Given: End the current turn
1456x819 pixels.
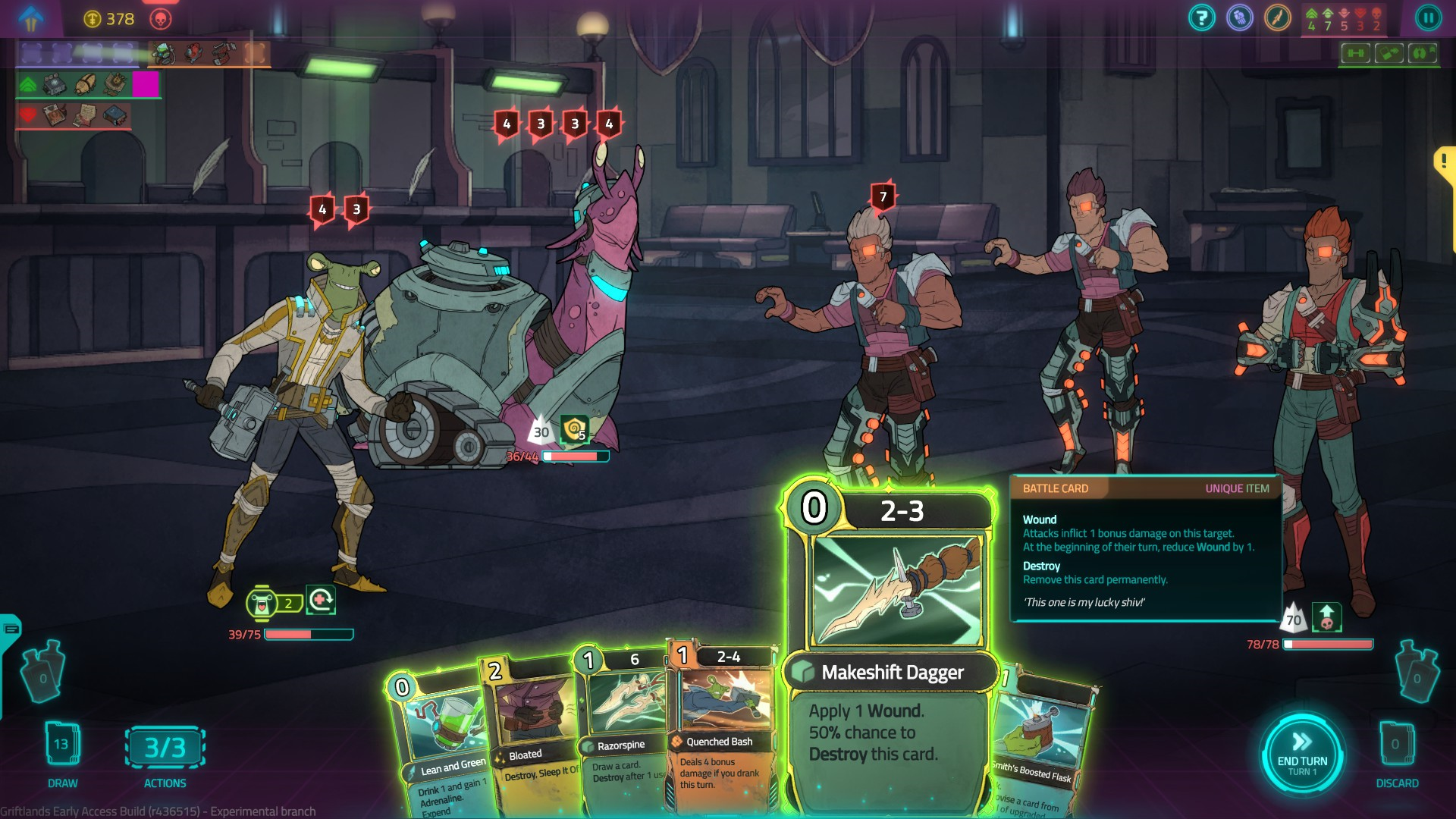Looking at the screenshot, I should click(x=1301, y=754).
